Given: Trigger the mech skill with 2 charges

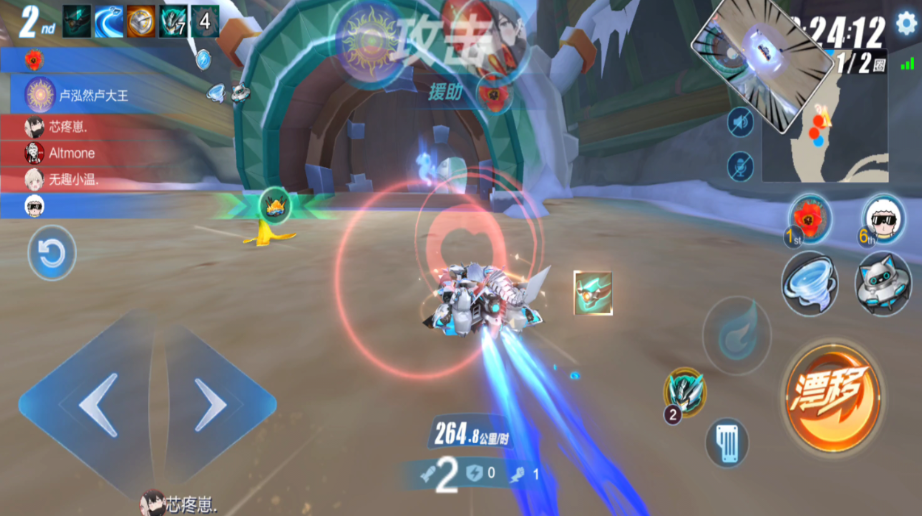Looking at the screenshot, I should pos(686,392).
